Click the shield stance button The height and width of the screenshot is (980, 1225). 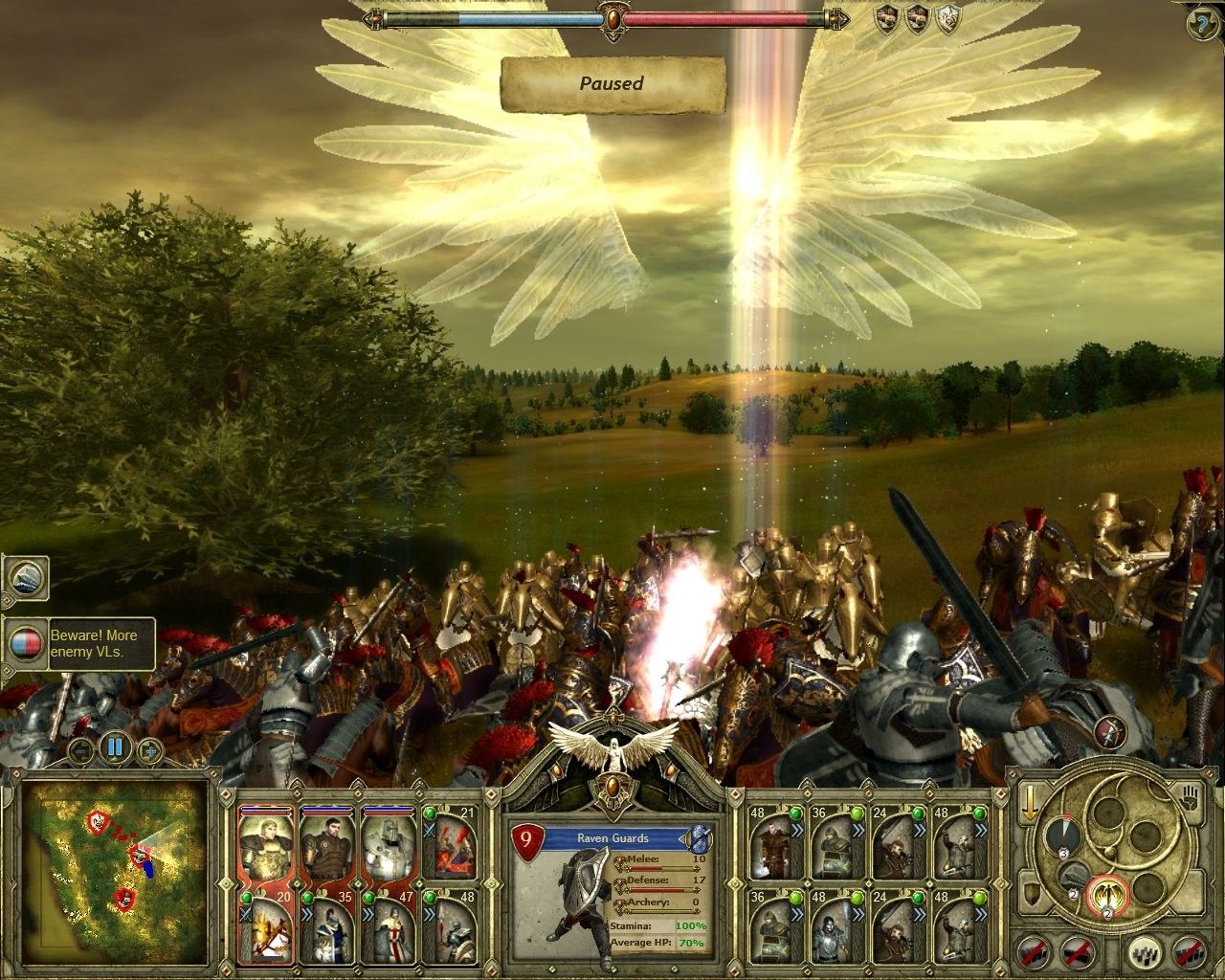click(1033, 895)
